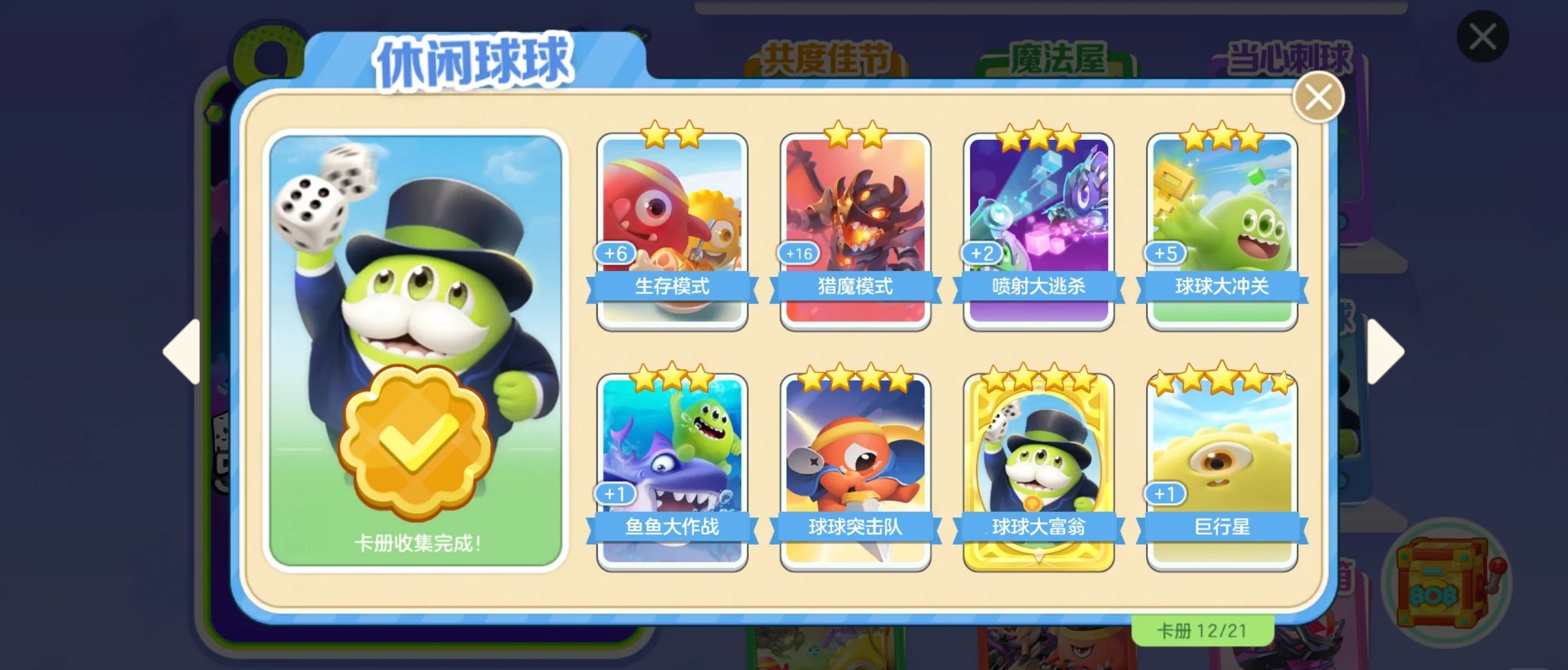Screen dimensions: 1568x670
Task: Choose the 喷射大逃杀 card
Action: 1038,232
